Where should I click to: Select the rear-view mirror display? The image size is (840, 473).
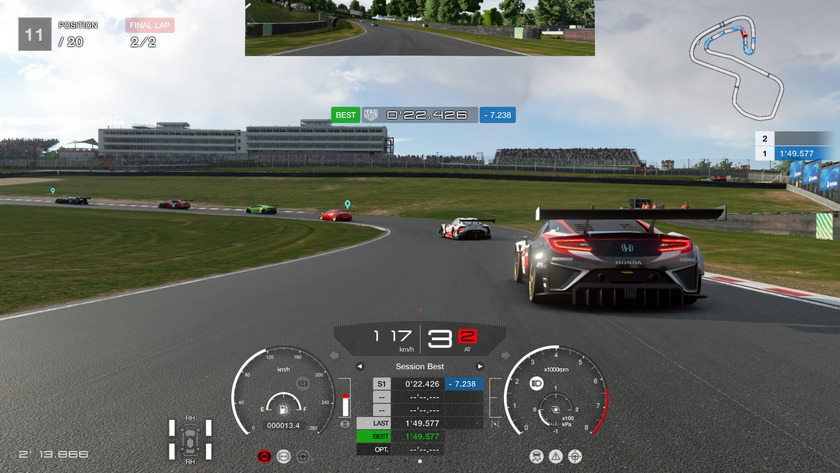click(419, 28)
